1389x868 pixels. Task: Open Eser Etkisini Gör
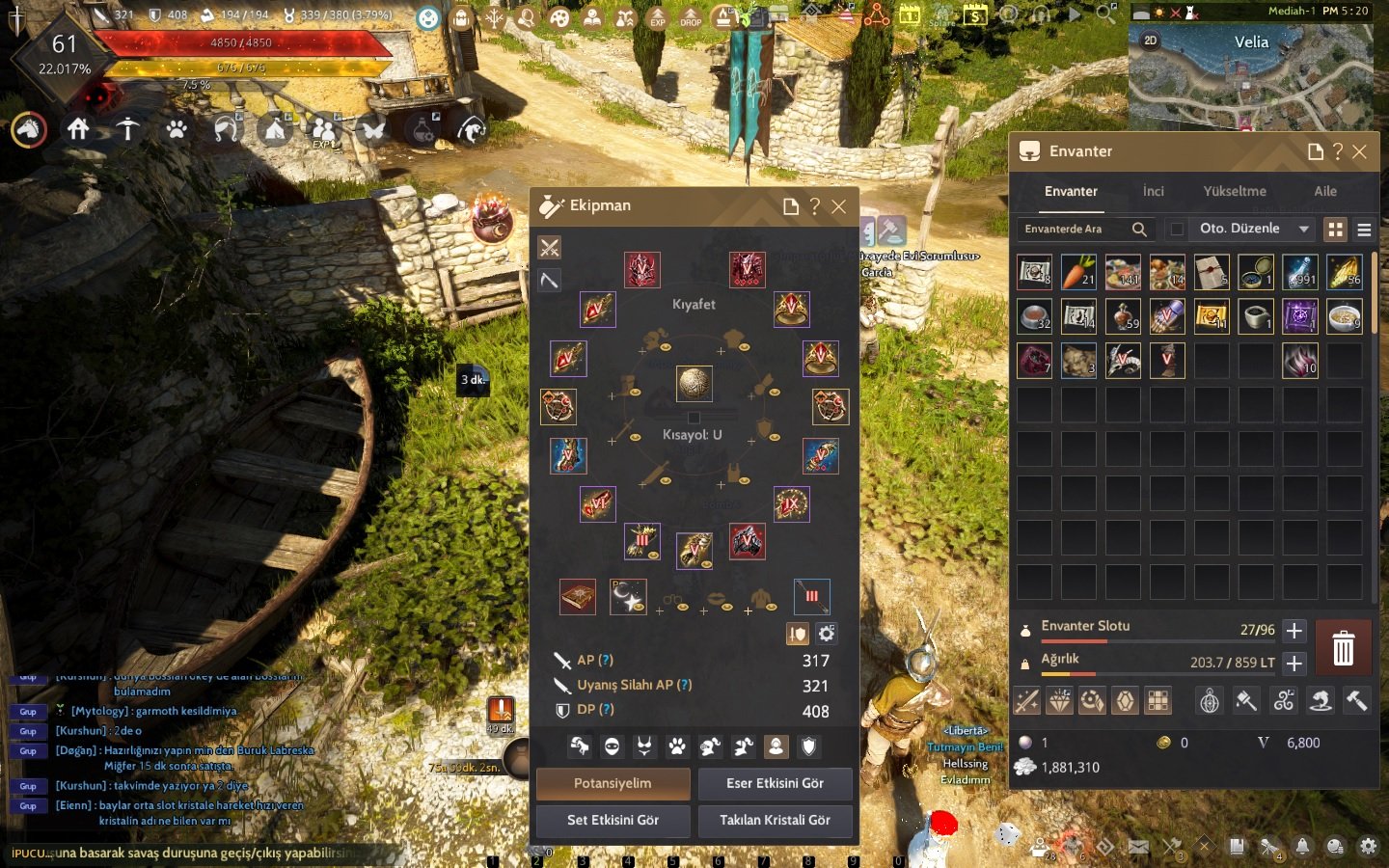coord(775,783)
